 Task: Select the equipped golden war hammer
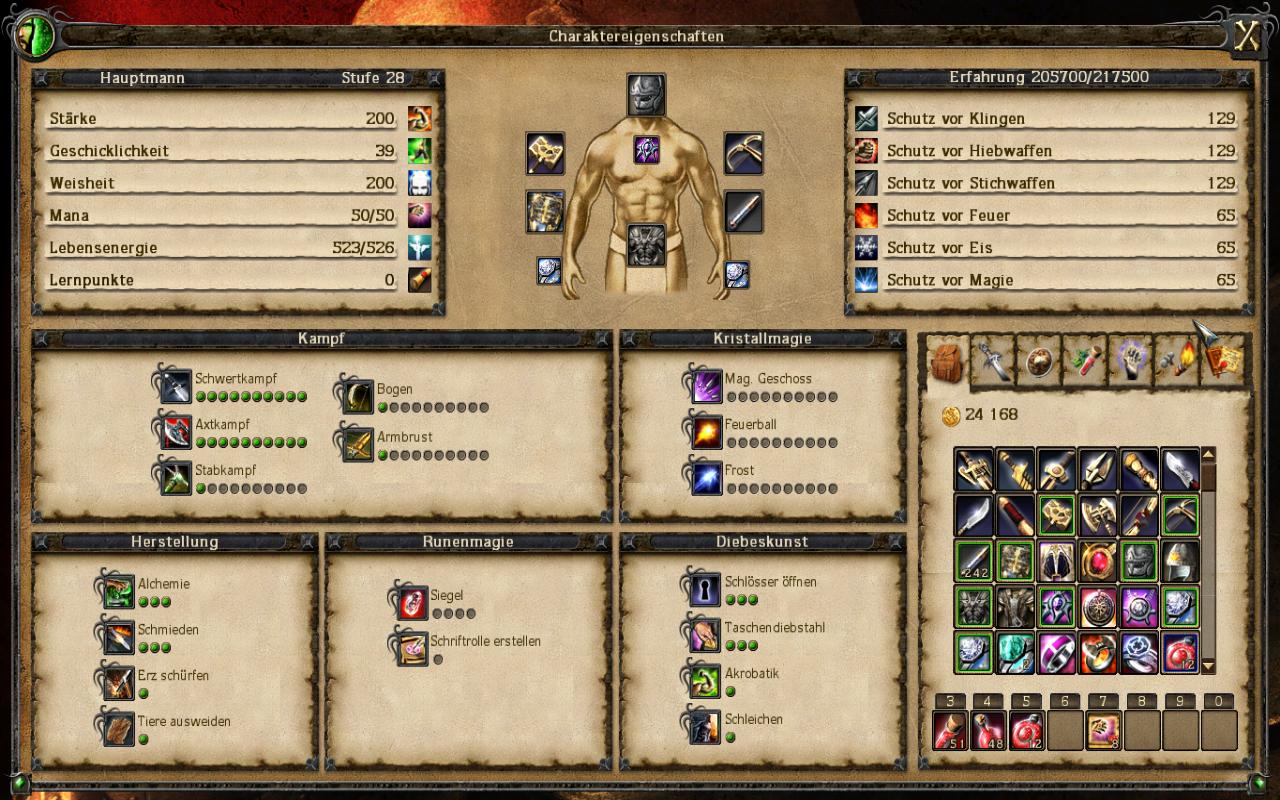[x=545, y=153]
